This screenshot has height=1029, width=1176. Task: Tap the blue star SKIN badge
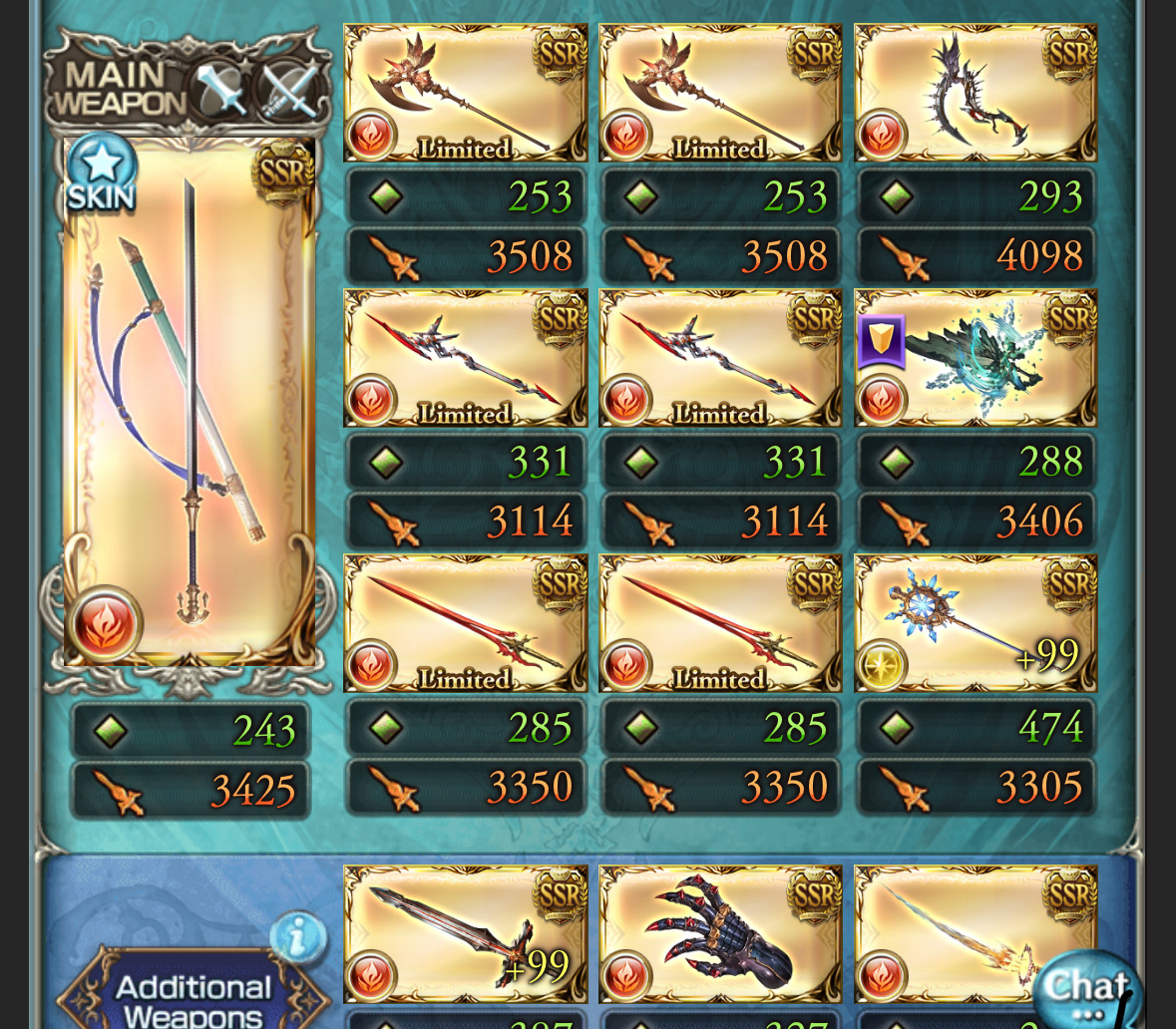102,172
